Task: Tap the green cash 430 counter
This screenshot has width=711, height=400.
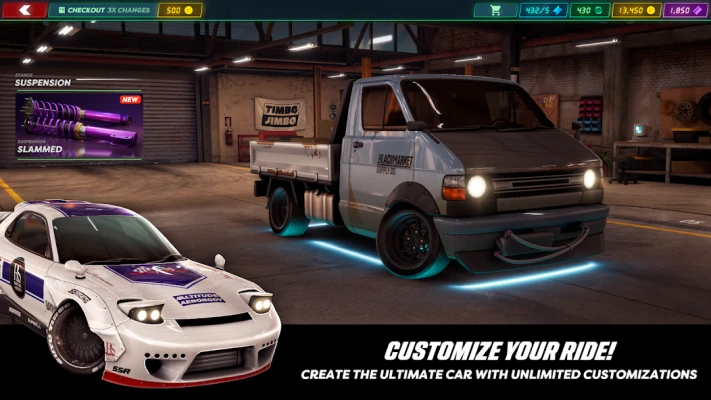Action: (x=590, y=10)
